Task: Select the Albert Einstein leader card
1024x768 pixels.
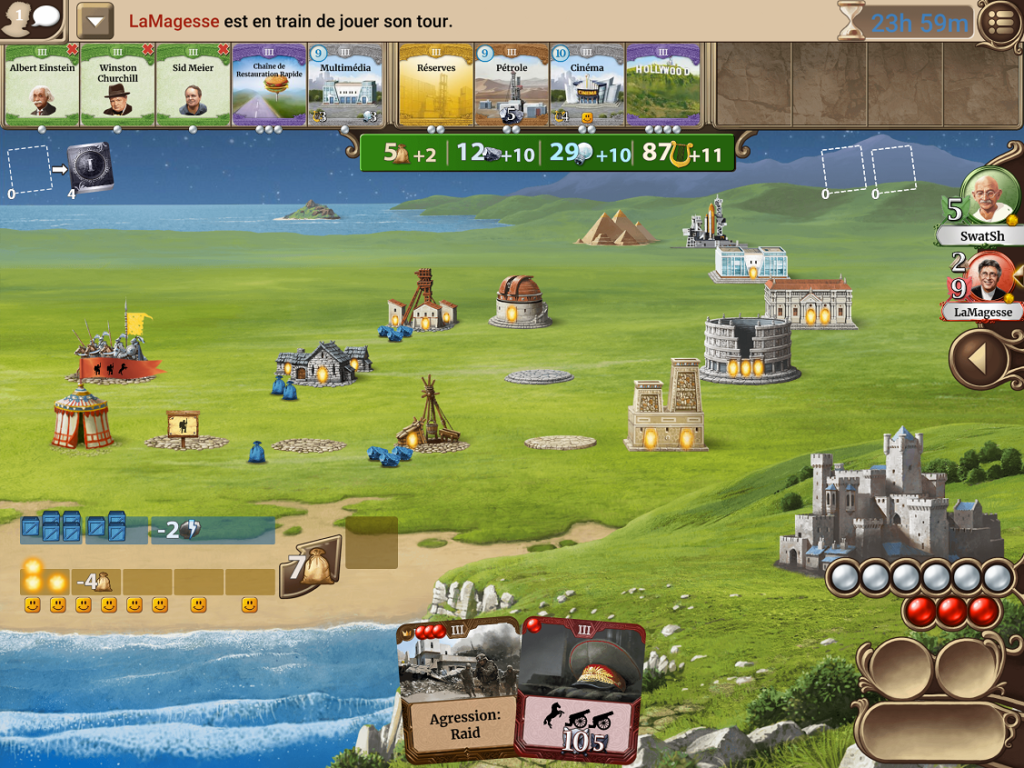Action: click(x=42, y=86)
